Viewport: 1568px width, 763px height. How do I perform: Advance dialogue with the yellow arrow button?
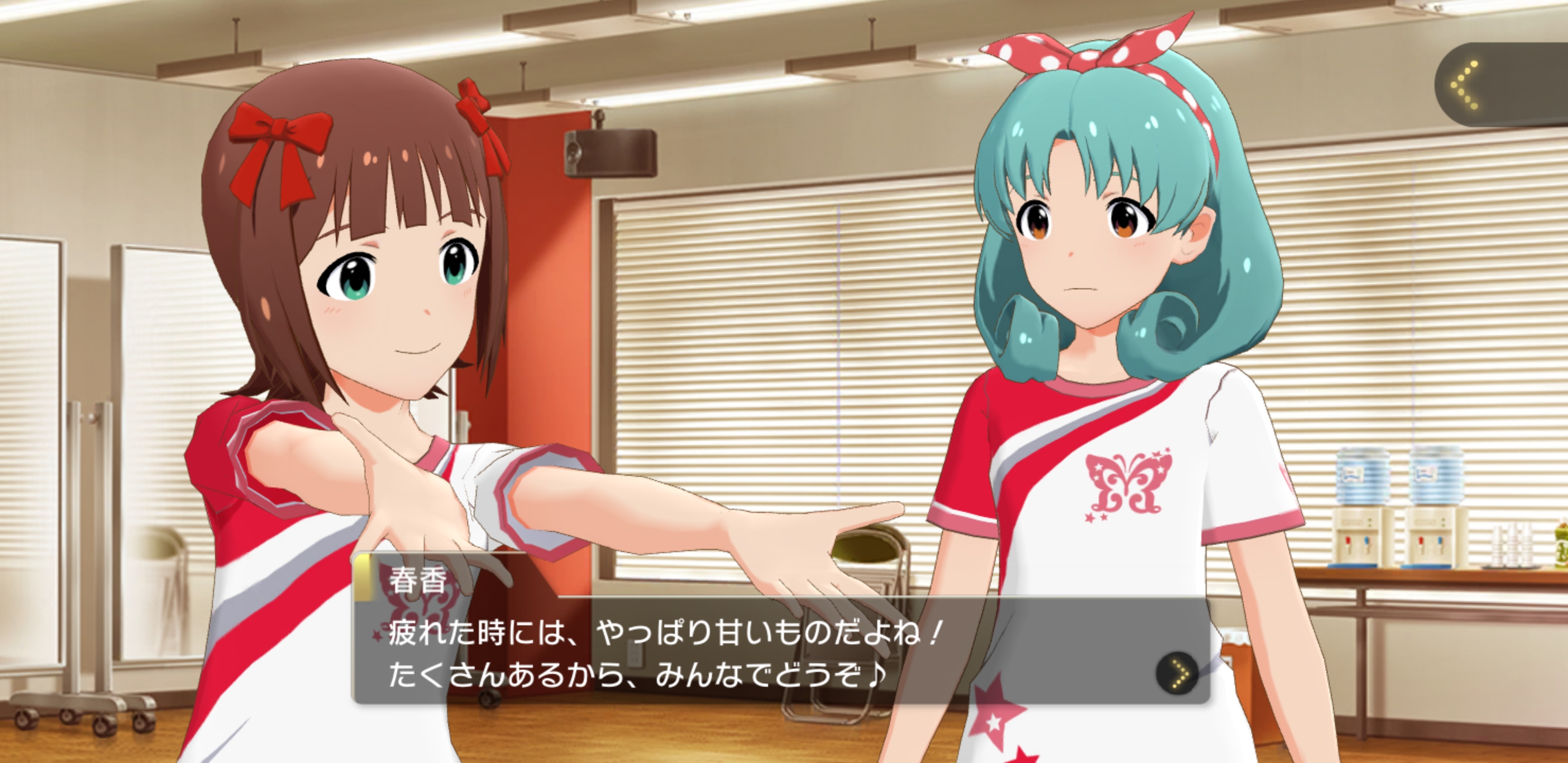pyautogui.click(x=1178, y=674)
